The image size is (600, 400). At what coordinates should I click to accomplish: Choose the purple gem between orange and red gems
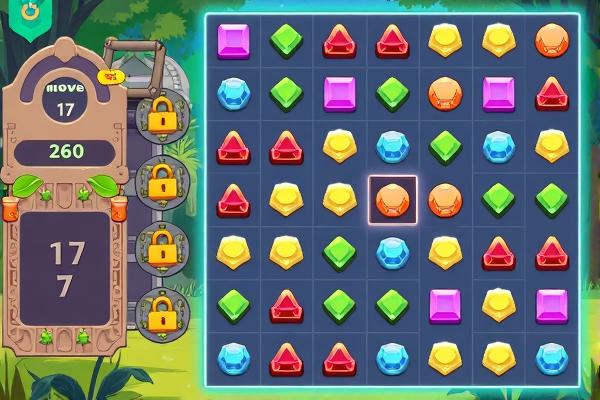[498, 93]
